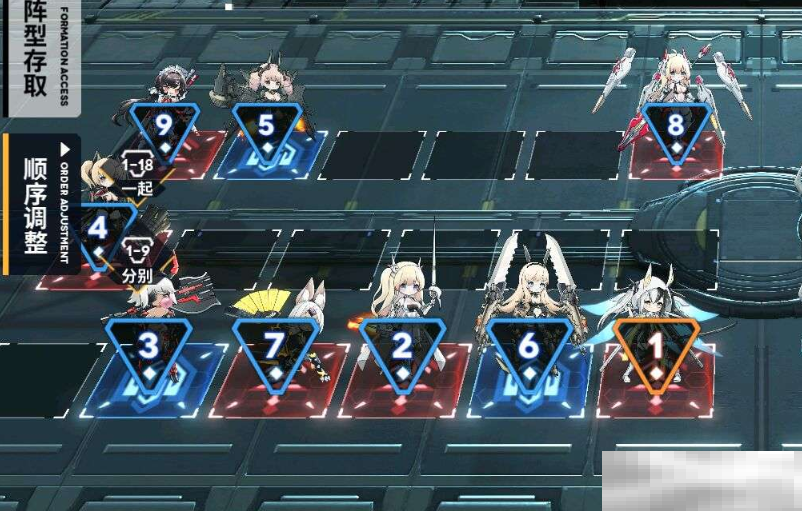802x511 pixels.
Task: Select the unit marked order number 3
Action: click(x=148, y=350)
